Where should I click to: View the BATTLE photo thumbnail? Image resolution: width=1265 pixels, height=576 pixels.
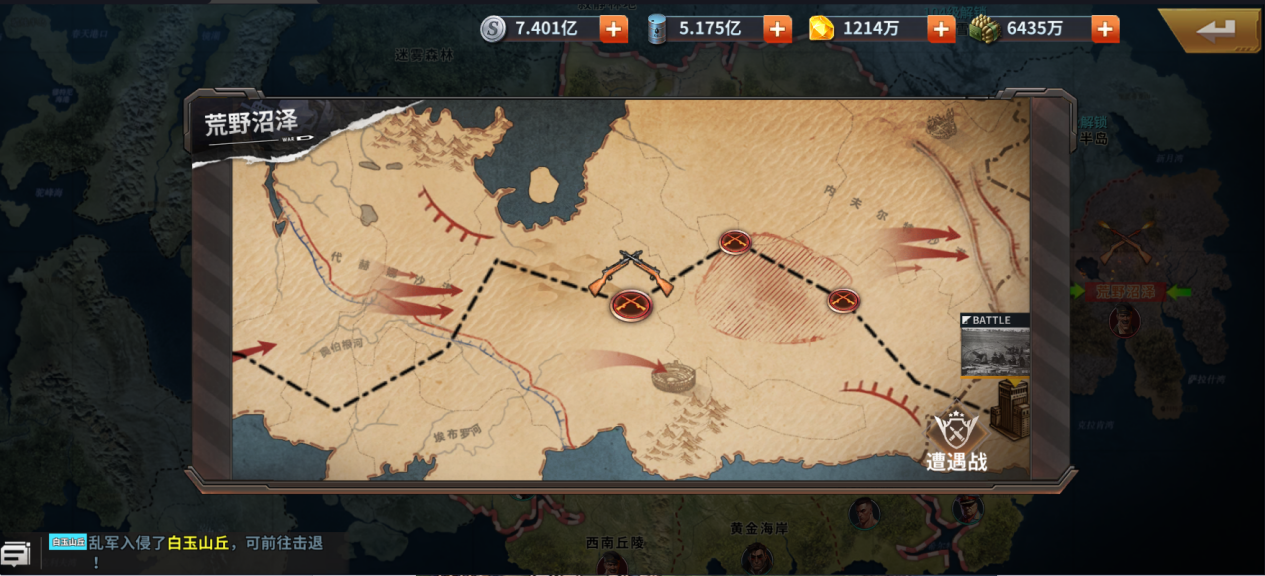pos(994,346)
